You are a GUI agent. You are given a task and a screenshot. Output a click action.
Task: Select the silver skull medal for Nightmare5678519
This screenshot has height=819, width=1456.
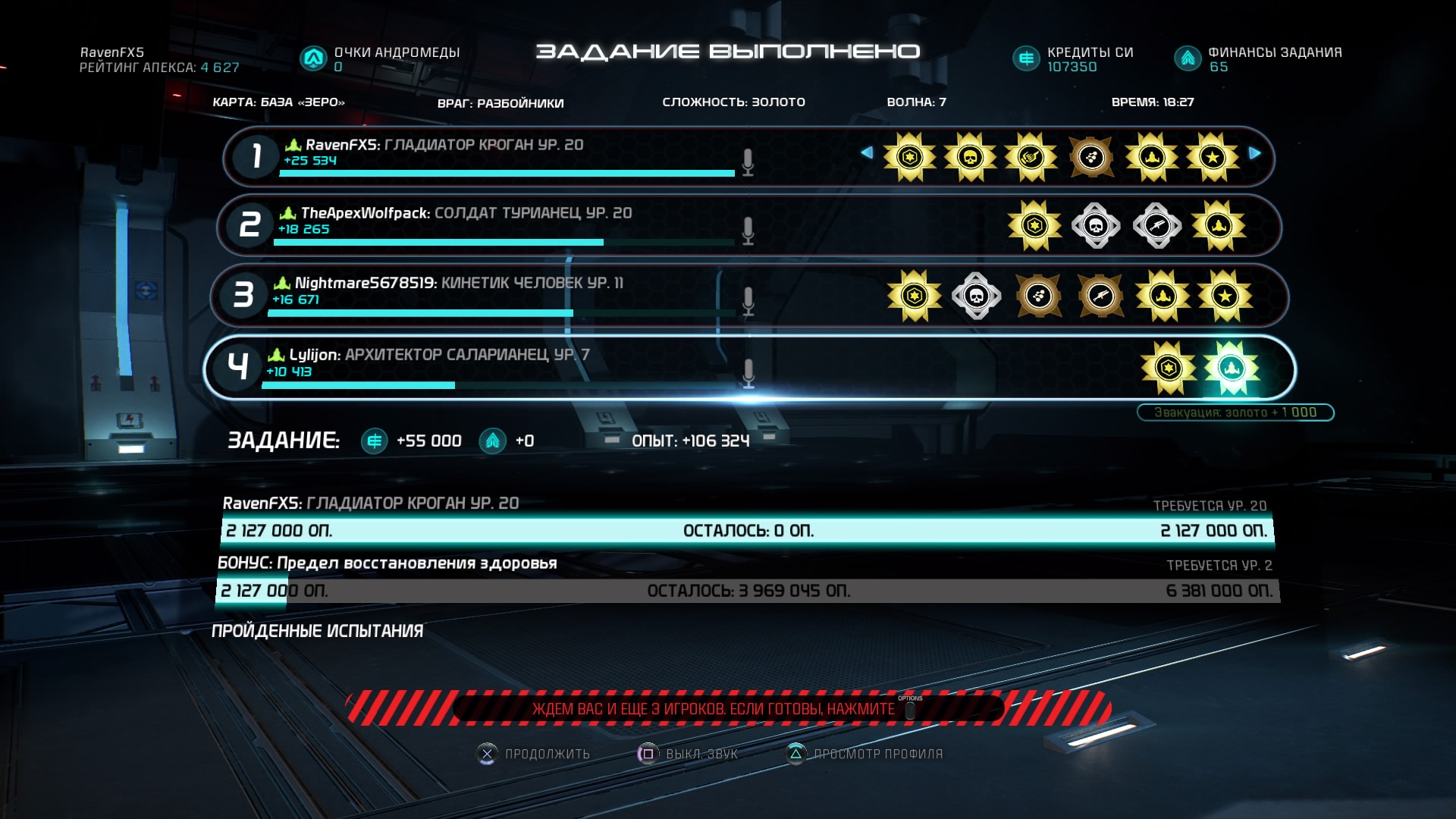976,296
